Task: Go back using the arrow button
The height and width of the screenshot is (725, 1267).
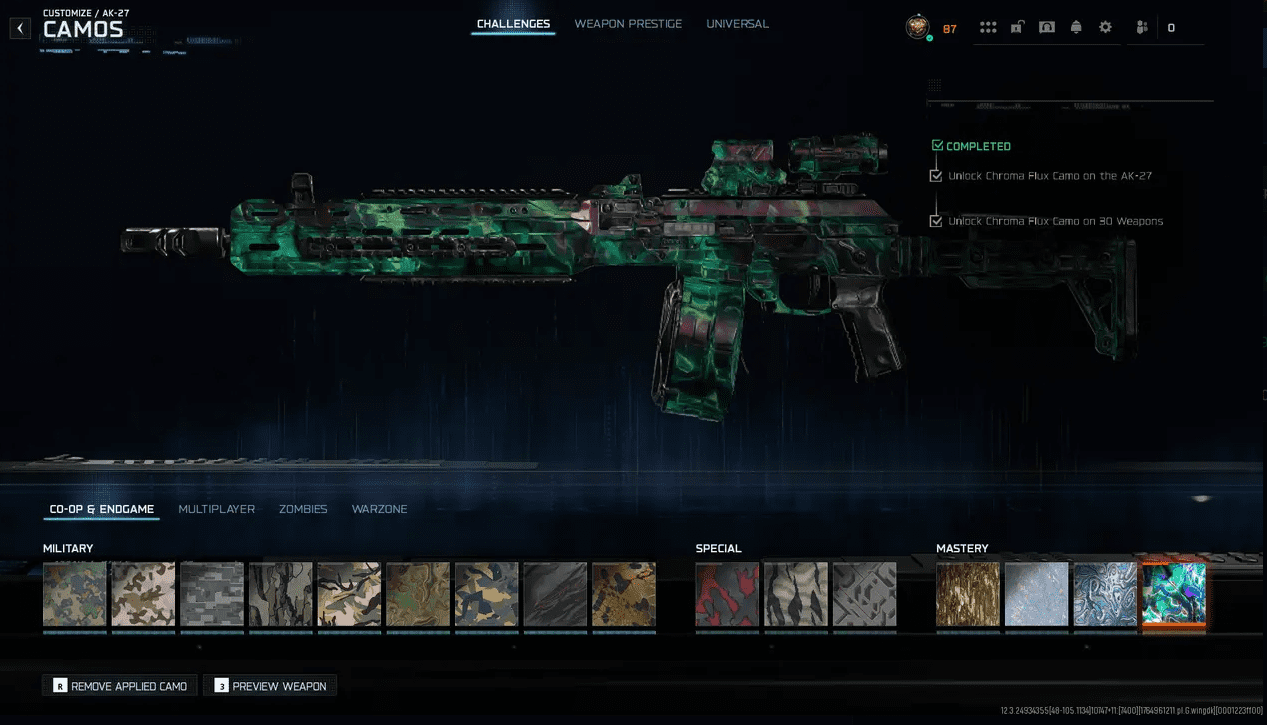Action: click(21, 29)
